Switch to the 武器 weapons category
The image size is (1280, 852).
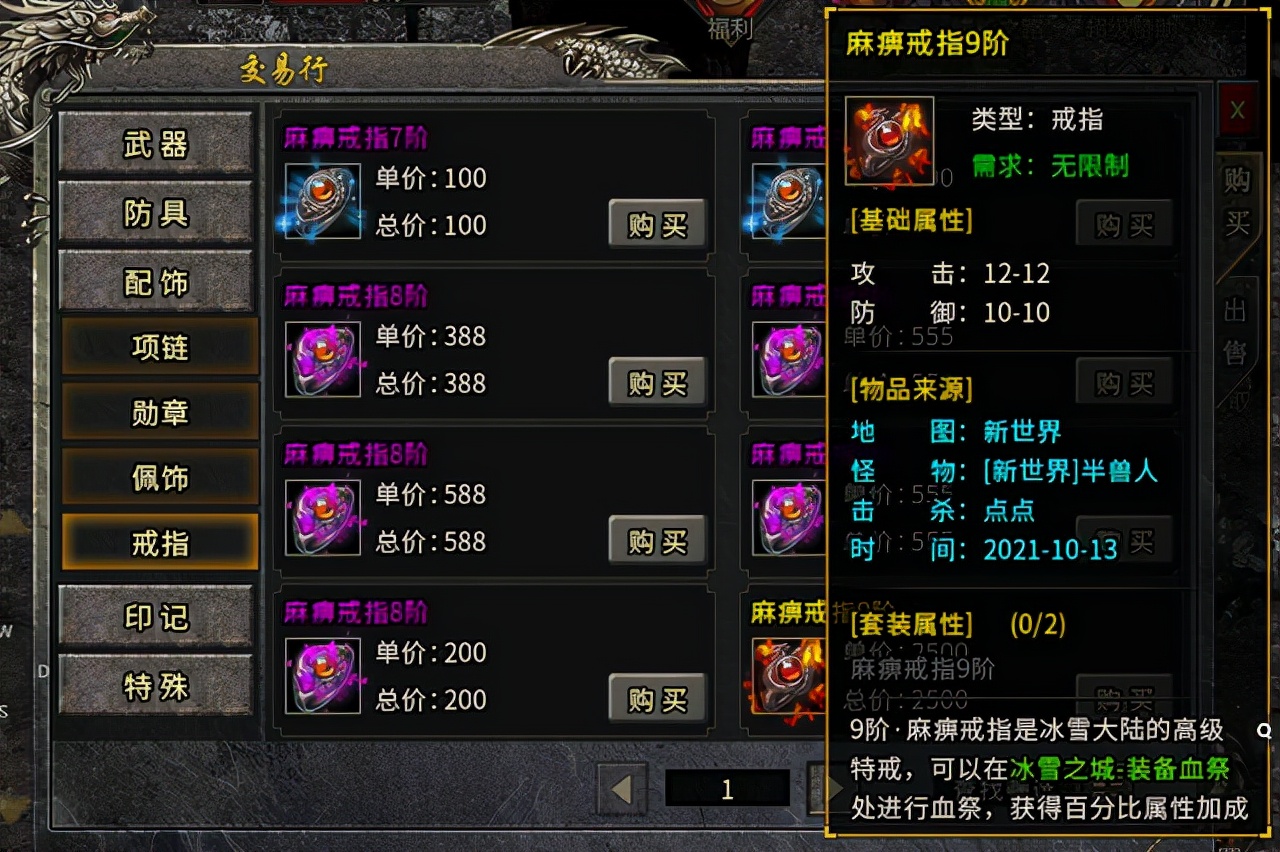158,145
